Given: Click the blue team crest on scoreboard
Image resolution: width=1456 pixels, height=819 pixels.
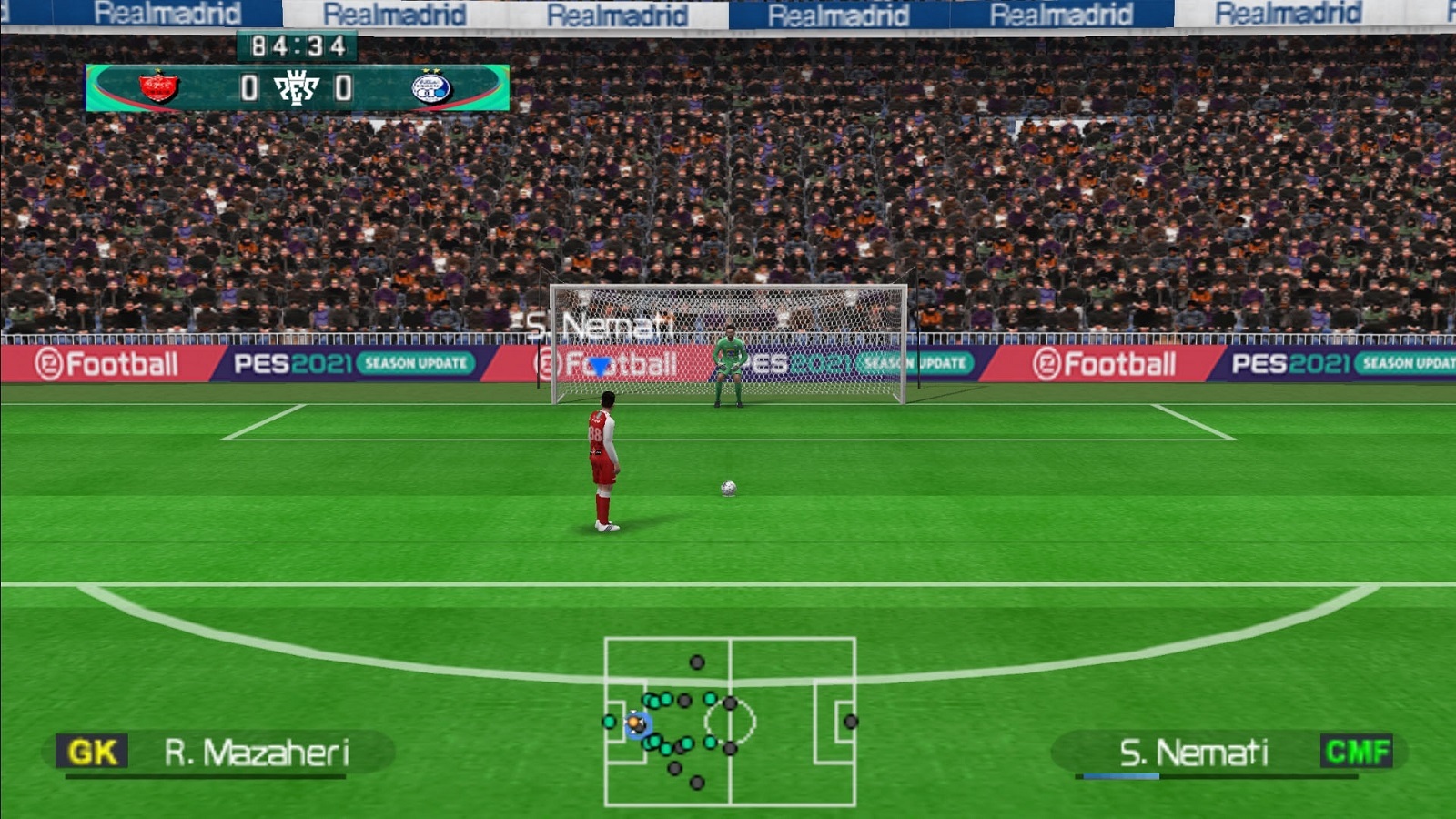Looking at the screenshot, I should [430, 87].
